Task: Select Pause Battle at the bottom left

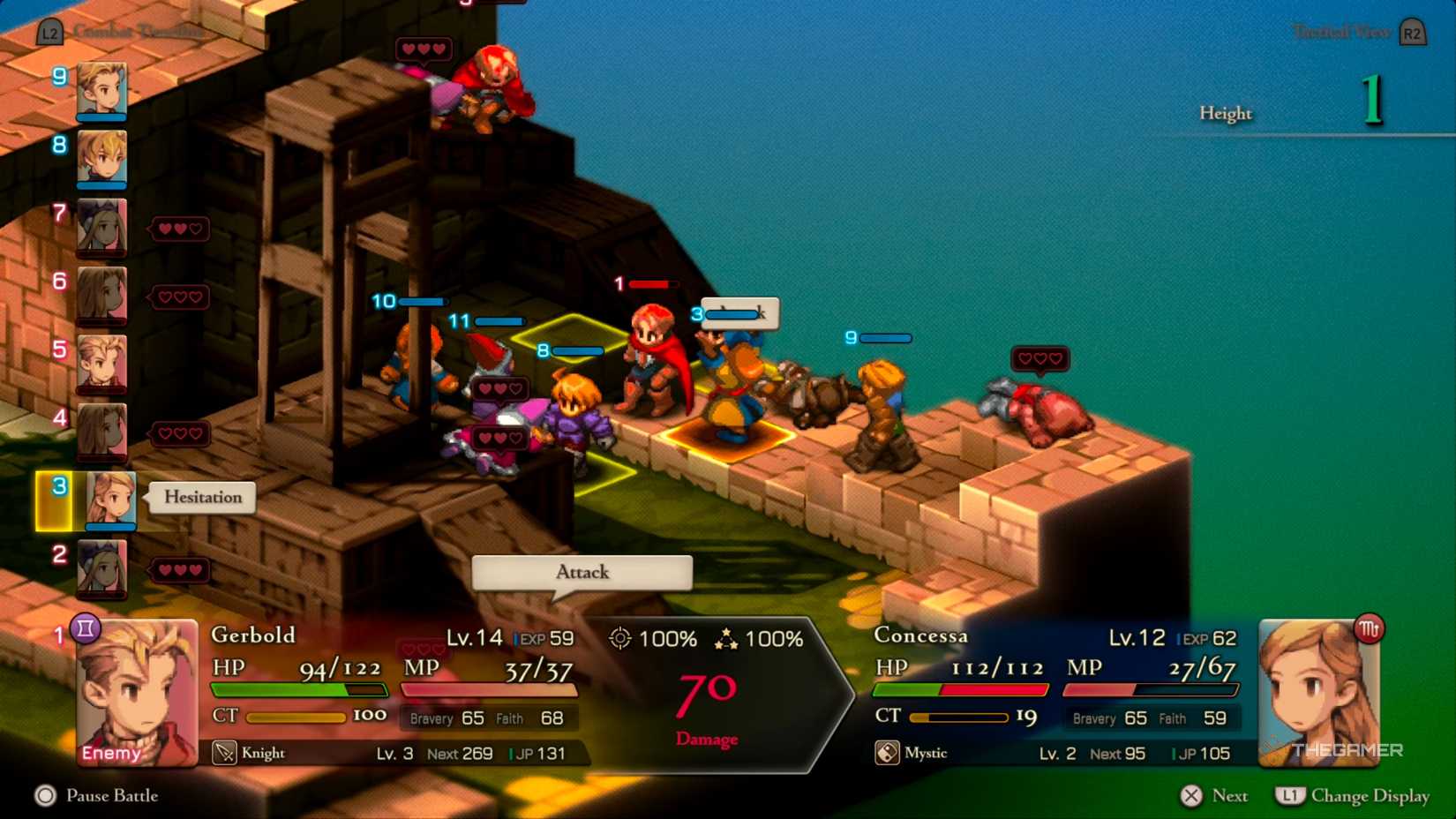Action: click(112, 796)
